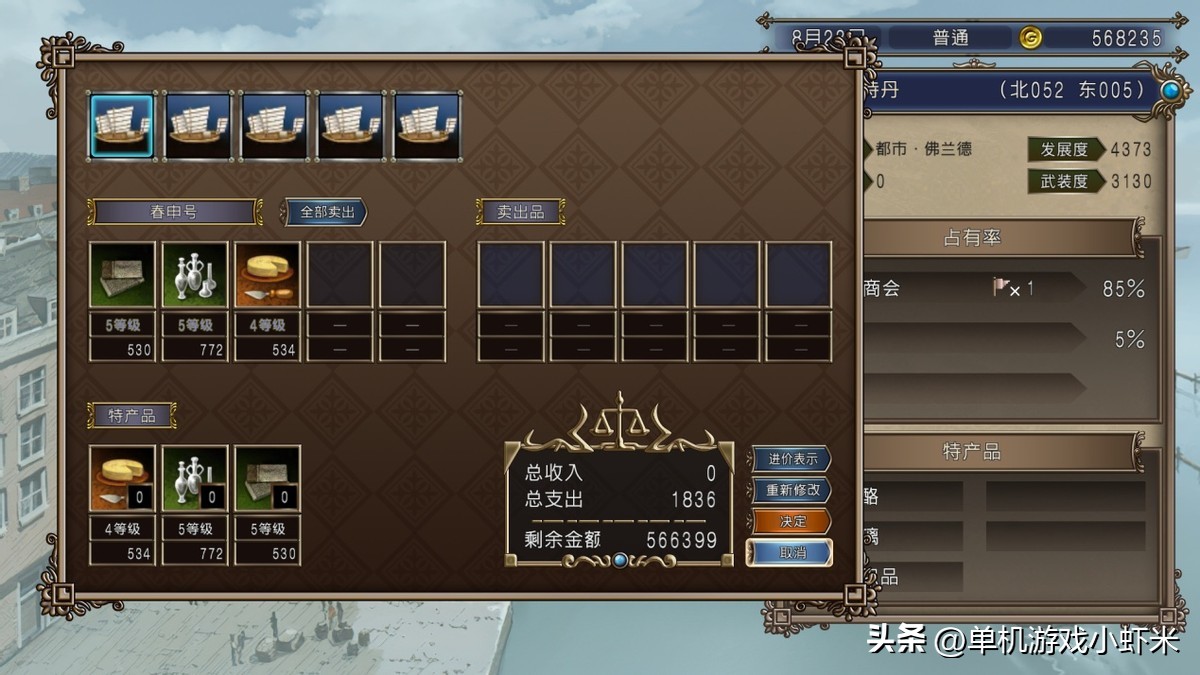Select the cyan-highlighted ship icon
The width and height of the screenshot is (1200, 675).
click(122, 126)
